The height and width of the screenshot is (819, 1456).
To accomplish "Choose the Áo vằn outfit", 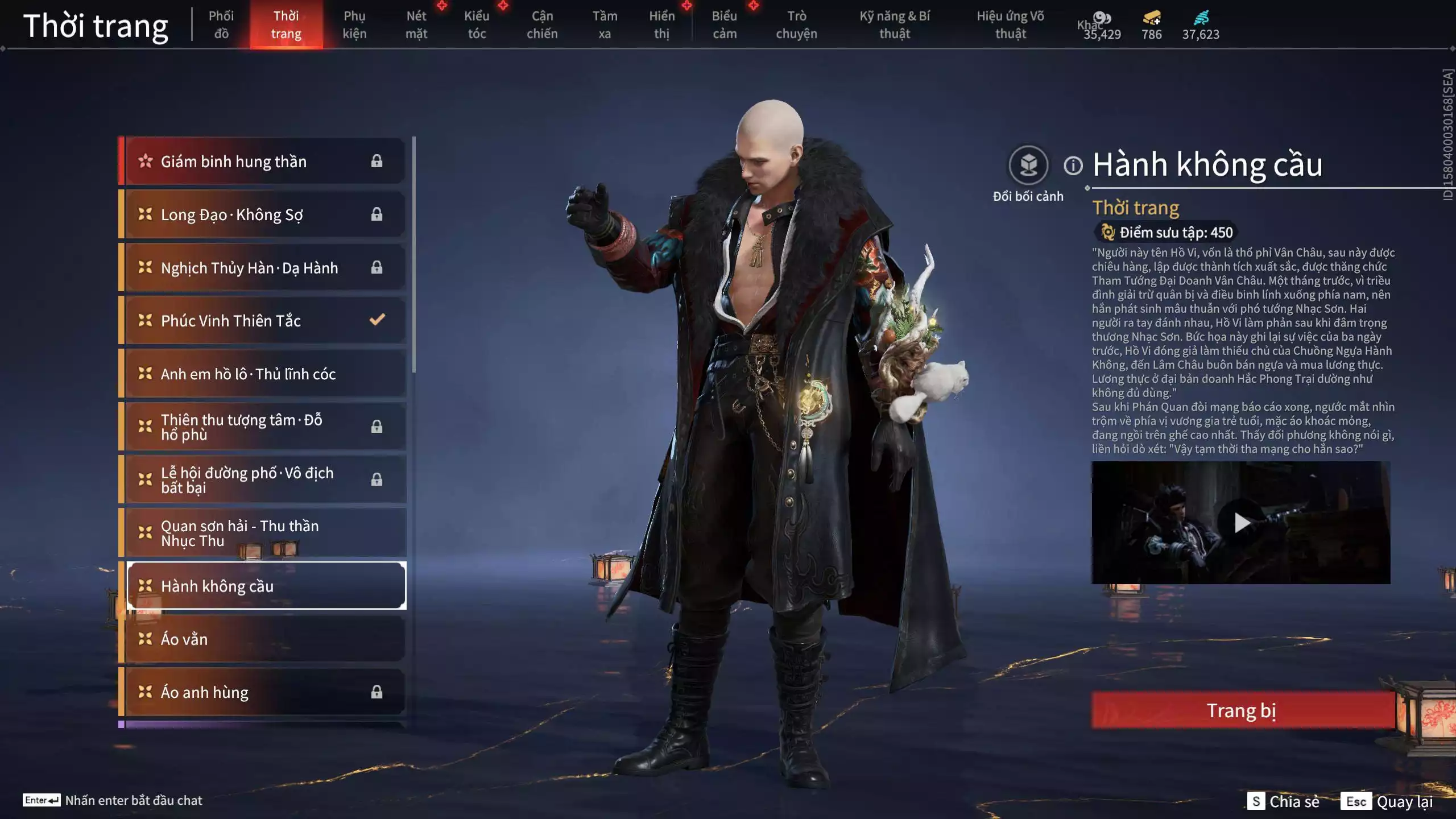I will click(264, 639).
